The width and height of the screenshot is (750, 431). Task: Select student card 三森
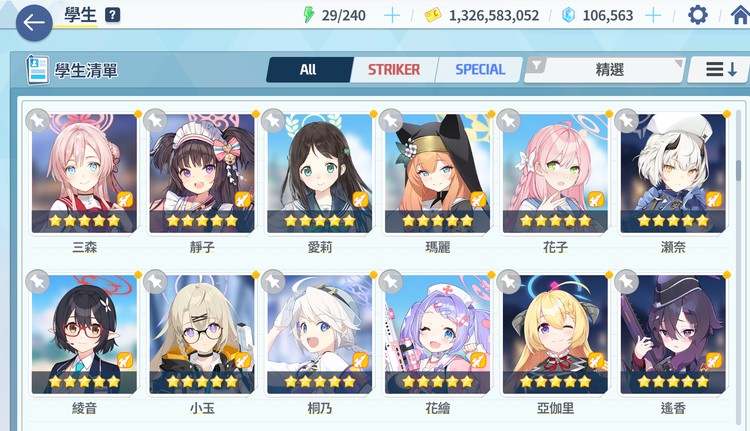pyautogui.click(x=85, y=172)
